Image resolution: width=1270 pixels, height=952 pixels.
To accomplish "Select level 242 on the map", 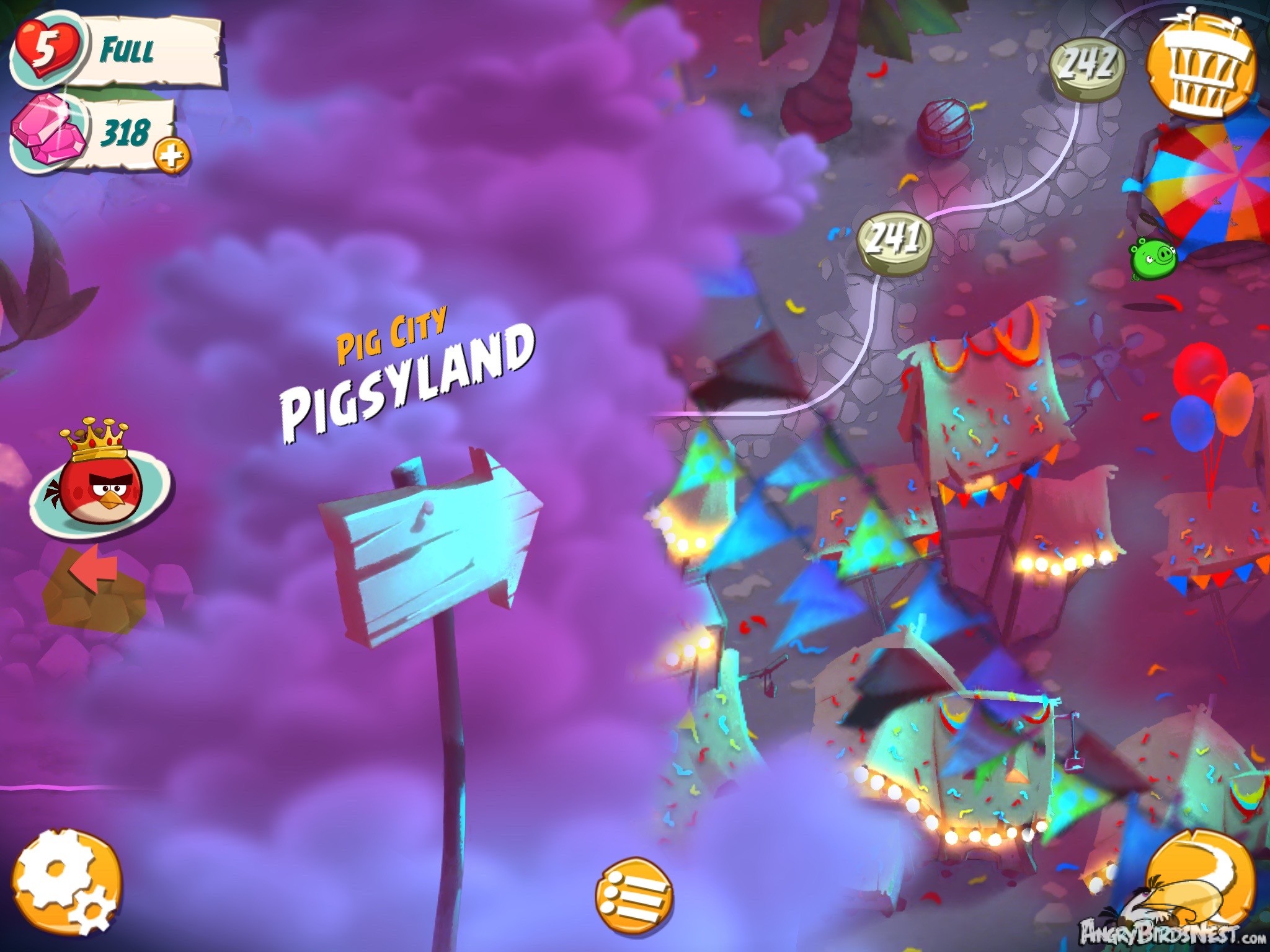I will point(1090,65).
